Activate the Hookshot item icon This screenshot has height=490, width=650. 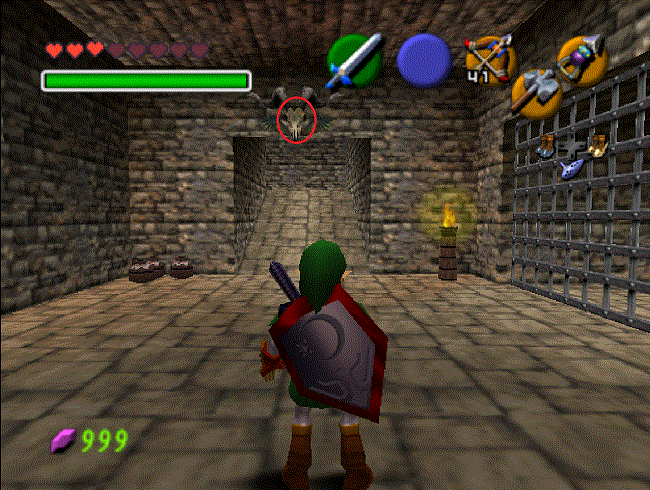(x=582, y=58)
